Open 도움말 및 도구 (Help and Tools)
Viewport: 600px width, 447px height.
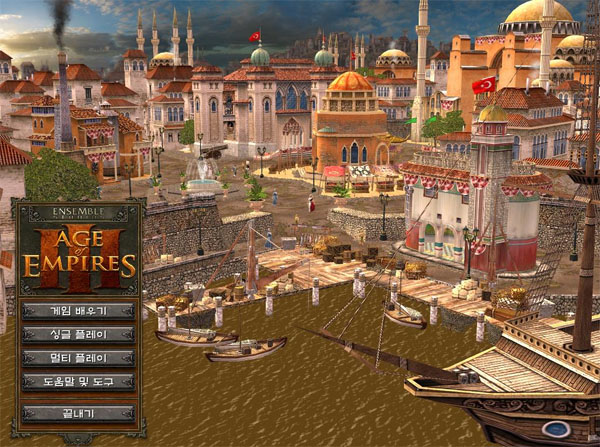coord(78,382)
